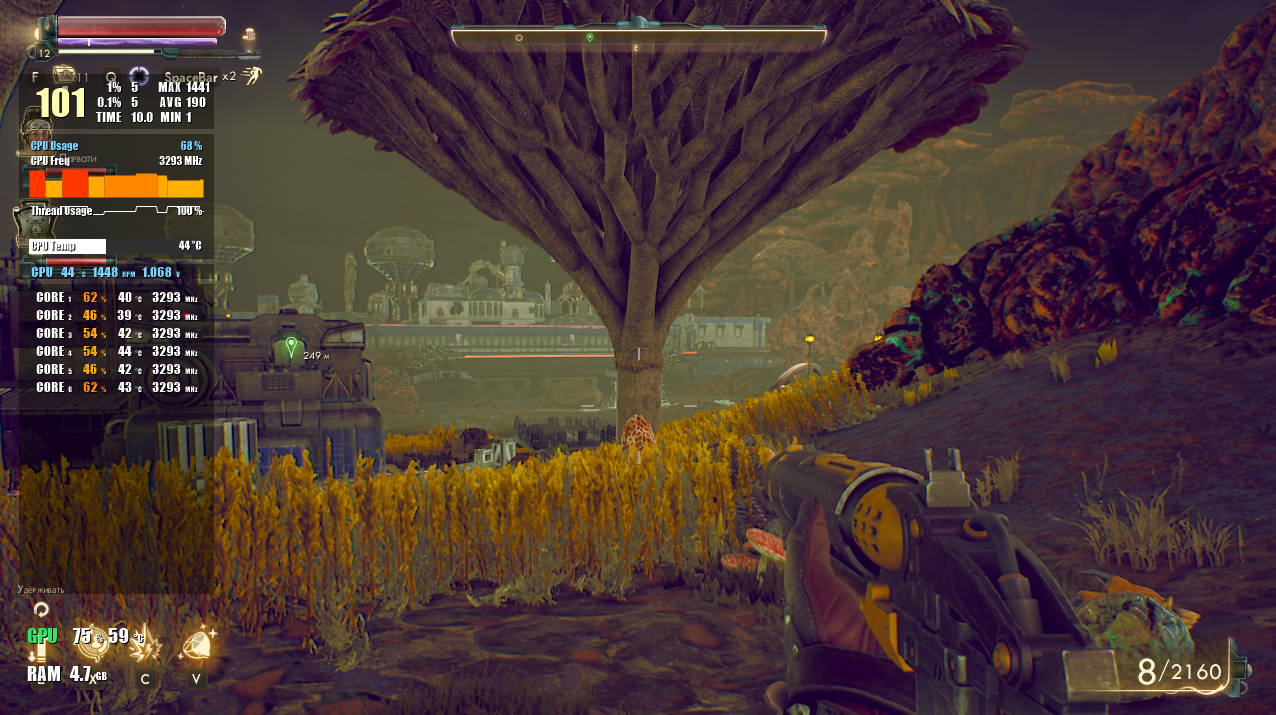The height and width of the screenshot is (715, 1276).
Task: Click the green waypoint marker showing 249 m
Action: point(291,347)
